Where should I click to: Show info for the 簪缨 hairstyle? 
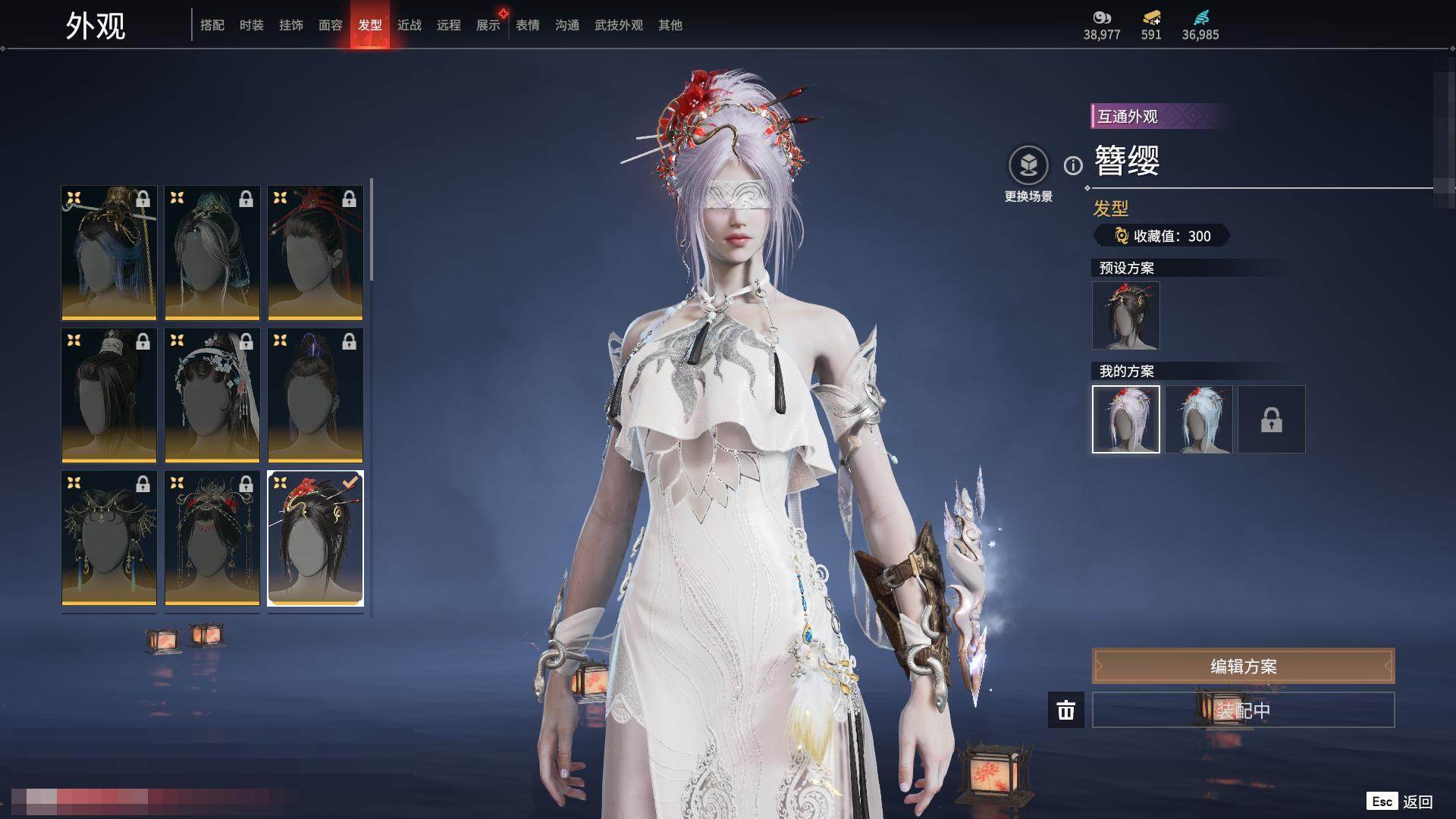(x=1073, y=165)
